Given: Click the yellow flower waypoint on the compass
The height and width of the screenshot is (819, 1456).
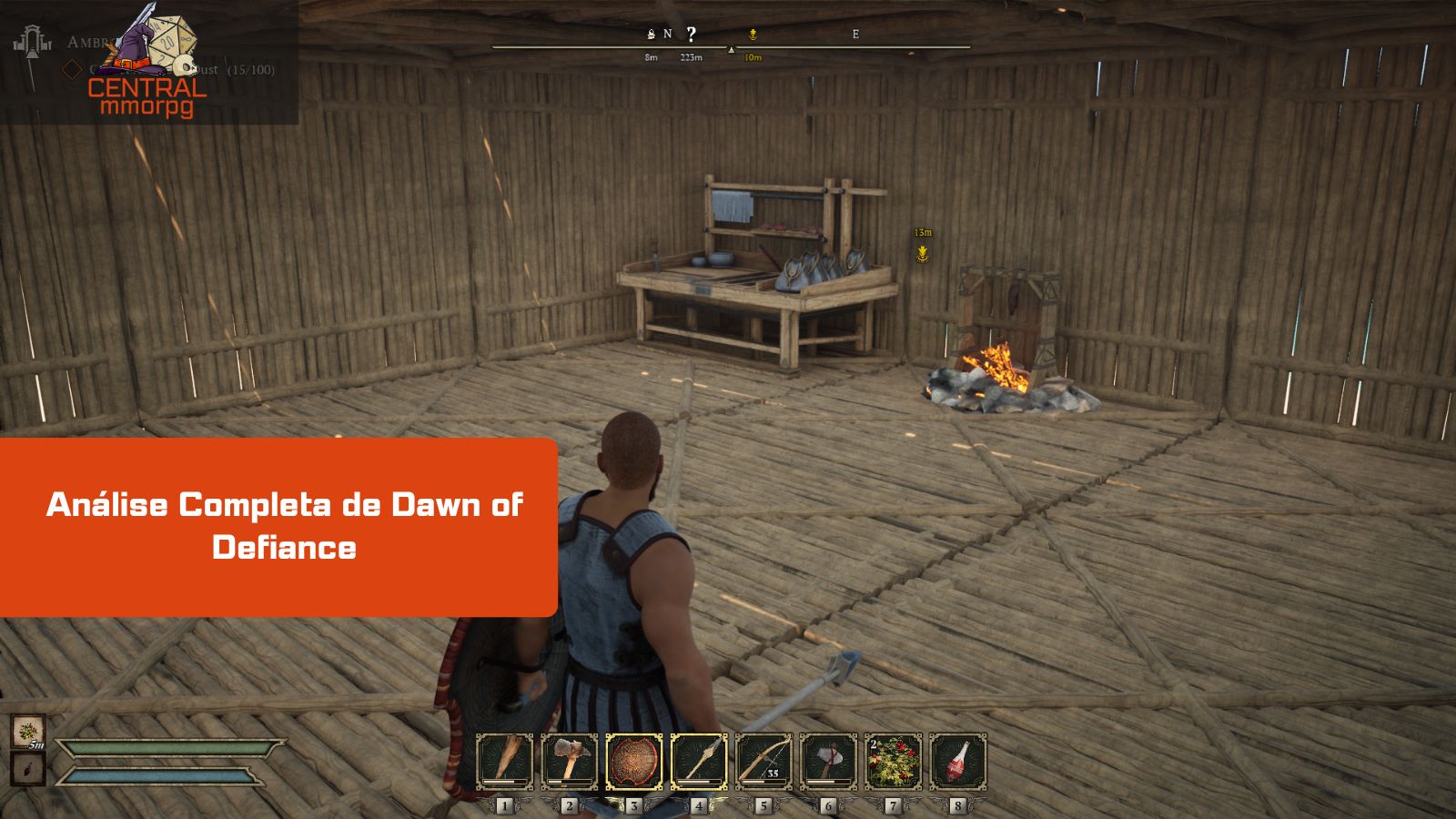Looking at the screenshot, I should point(752,36).
